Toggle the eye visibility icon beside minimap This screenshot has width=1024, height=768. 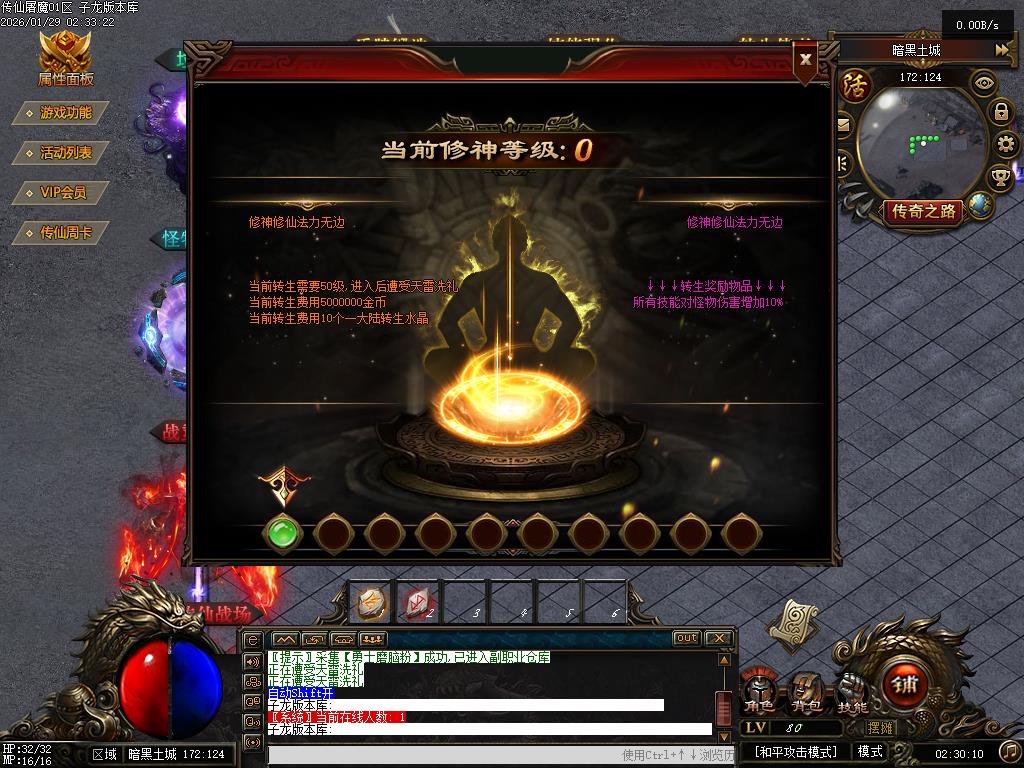[985, 82]
